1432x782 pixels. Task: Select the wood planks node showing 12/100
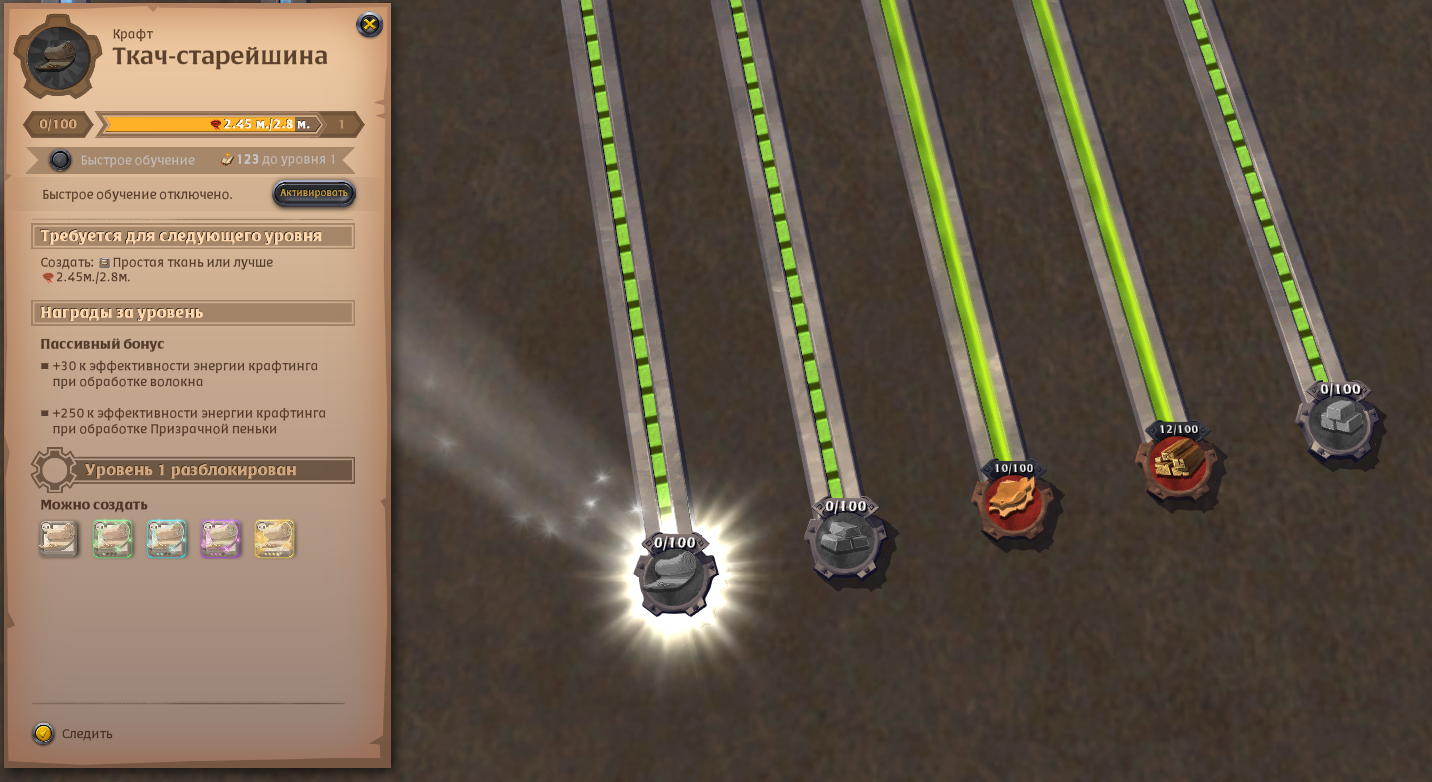[x=1177, y=461]
